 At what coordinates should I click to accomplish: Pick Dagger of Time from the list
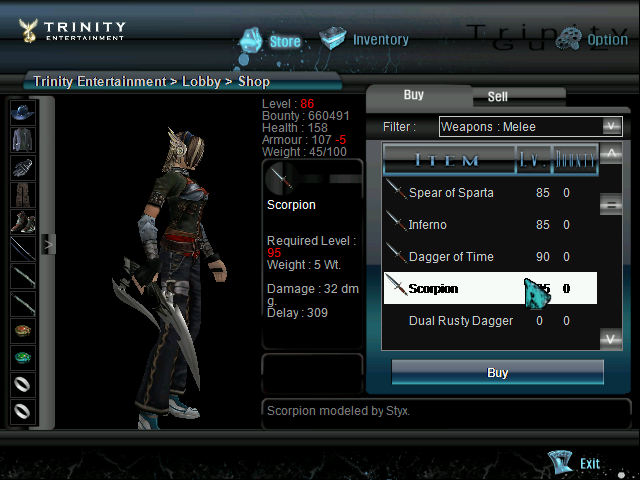(x=450, y=257)
